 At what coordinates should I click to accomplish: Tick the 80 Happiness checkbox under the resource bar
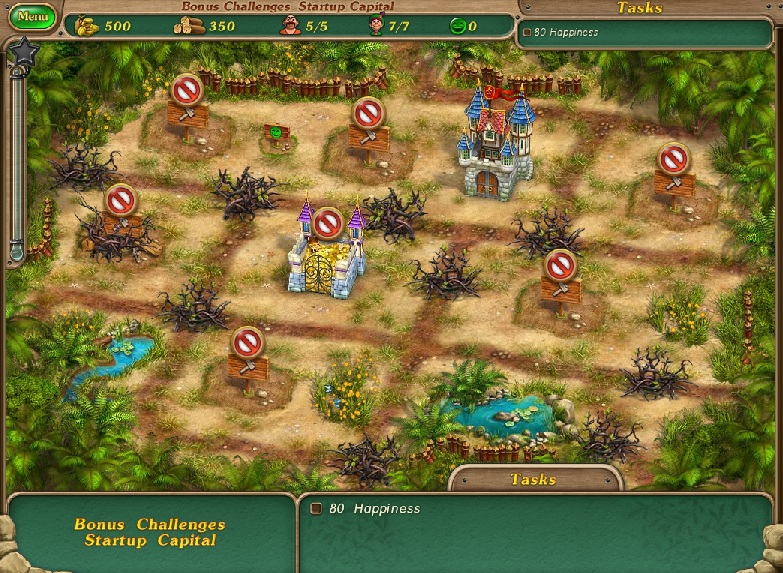click(527, 33)
